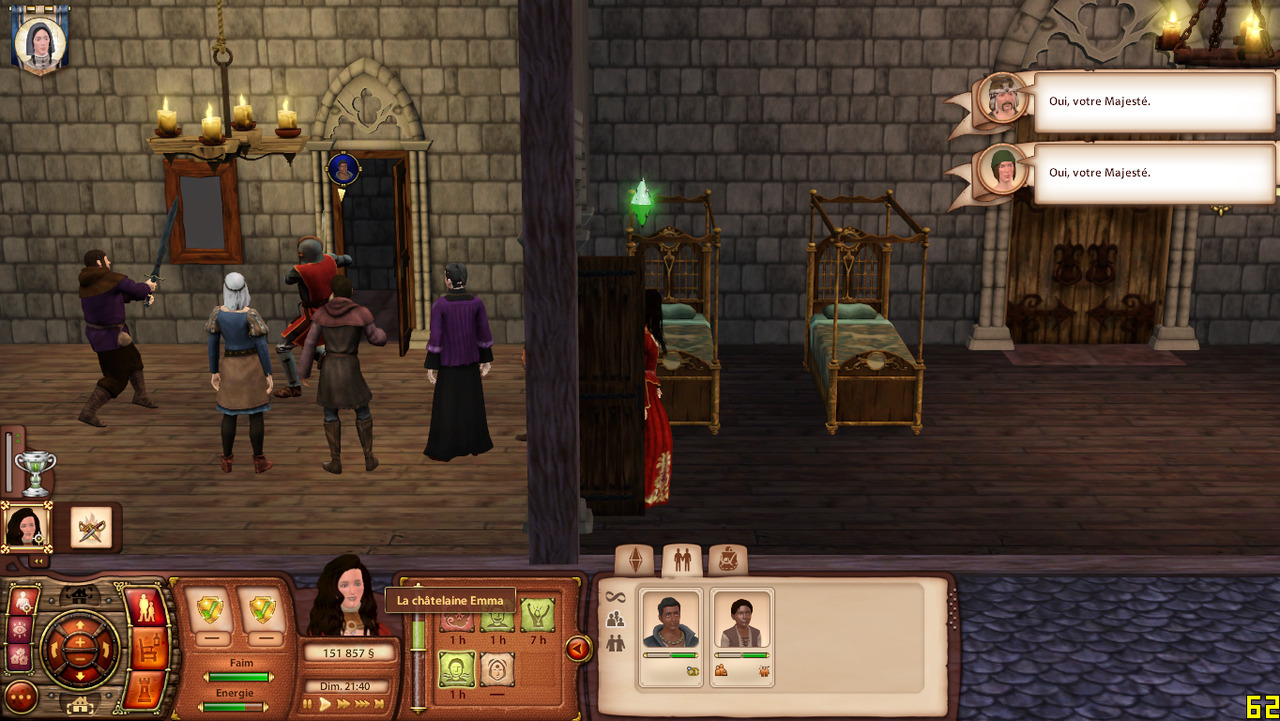Set game speed to normal play
Image resolution: width=1280 pixels, height=721 pixels.
point(325,704)
